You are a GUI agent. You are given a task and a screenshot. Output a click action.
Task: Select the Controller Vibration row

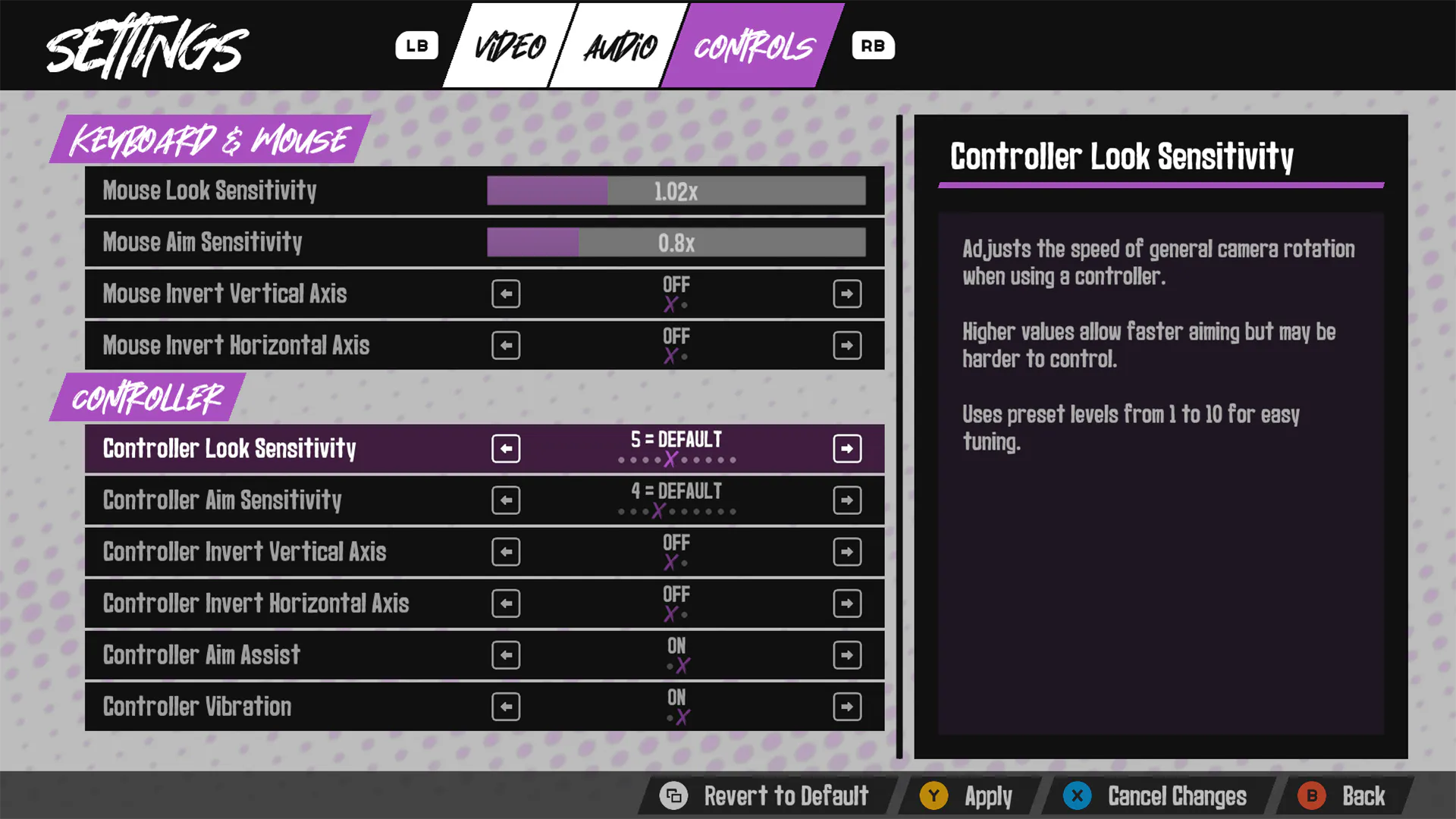pos(288,707)
